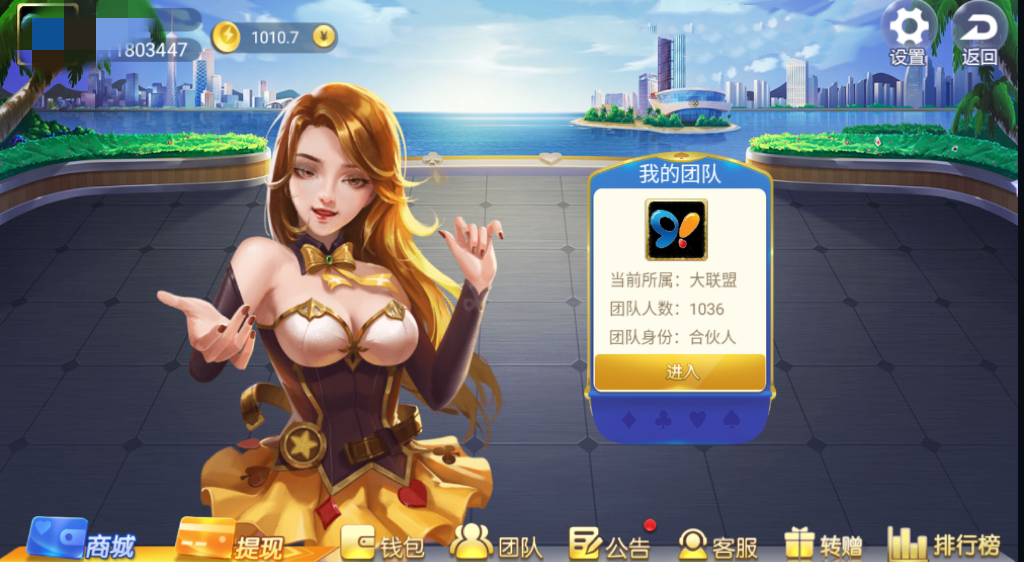Open the 提现 withdrawal menu

click(230, 543)
